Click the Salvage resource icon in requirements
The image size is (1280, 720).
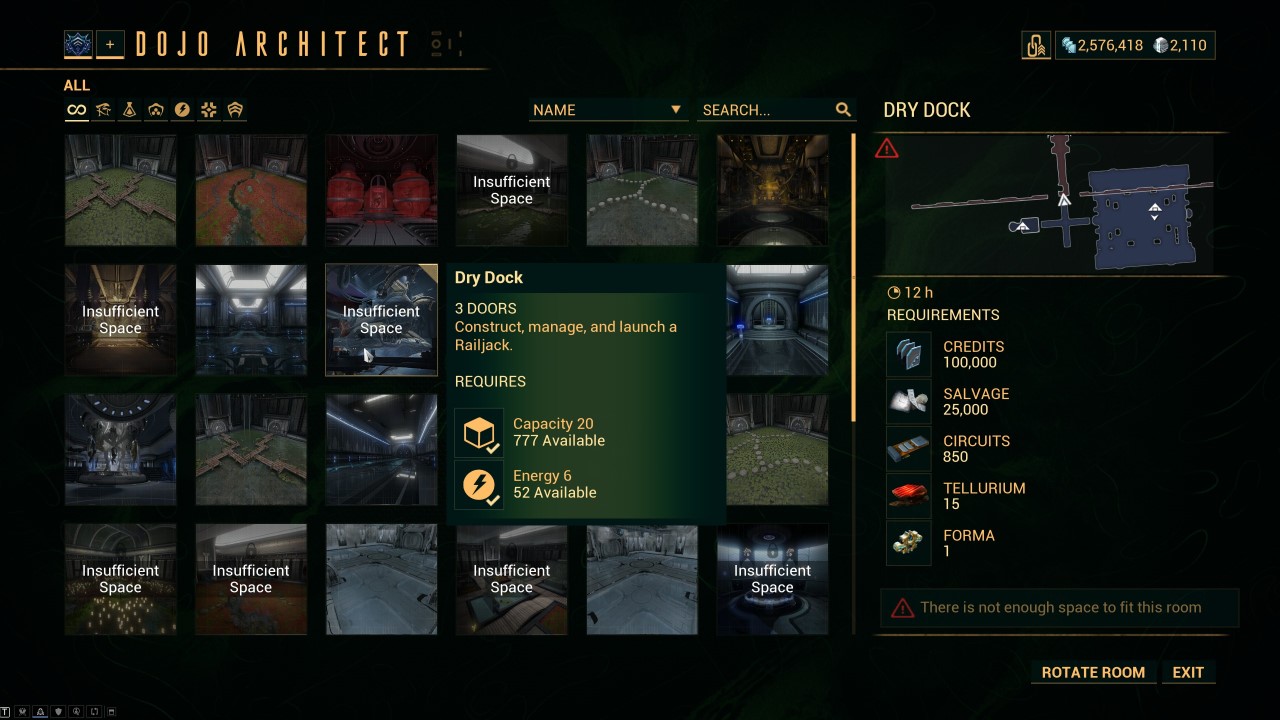pyautogui.click(x=908, y=400)
